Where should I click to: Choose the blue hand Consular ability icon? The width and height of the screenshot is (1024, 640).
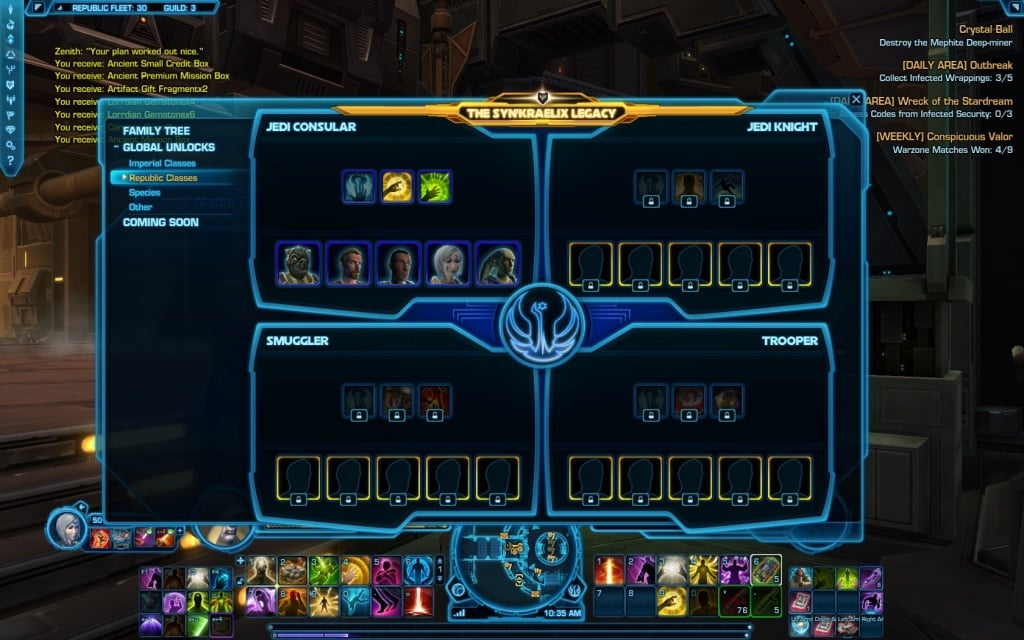359,186
